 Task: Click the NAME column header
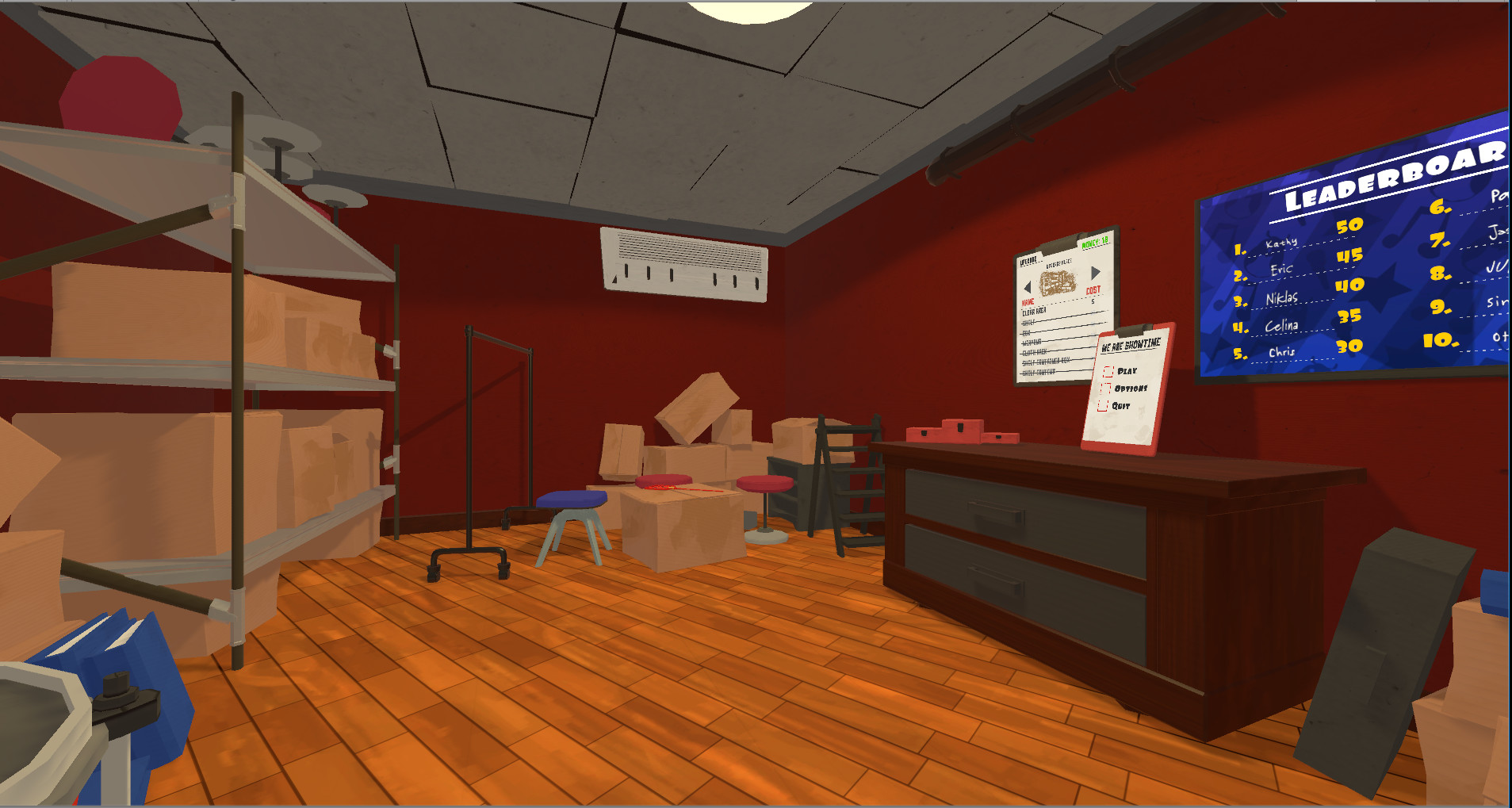(1028, 301)
